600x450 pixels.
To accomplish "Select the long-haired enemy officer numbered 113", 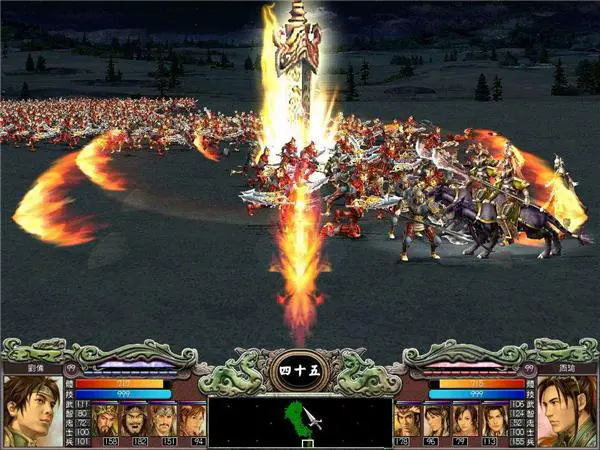I will pyautogui.click(x=493, y=419).
